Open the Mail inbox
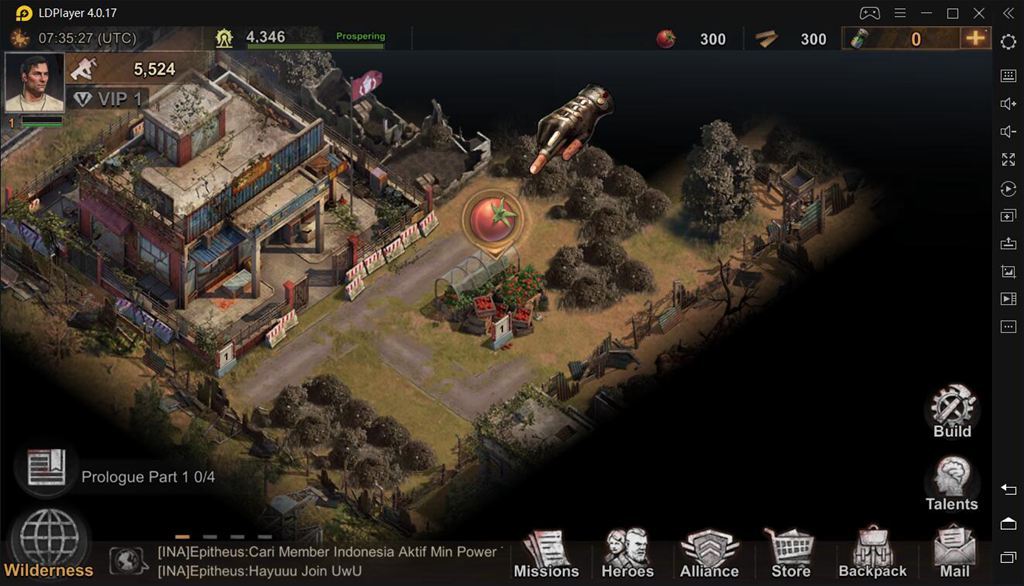1024x586 pixels. [954, 553]
